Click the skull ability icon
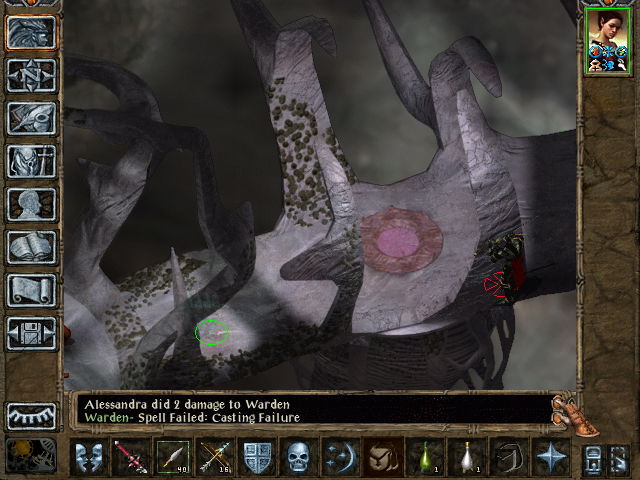 tap(299, 457)
